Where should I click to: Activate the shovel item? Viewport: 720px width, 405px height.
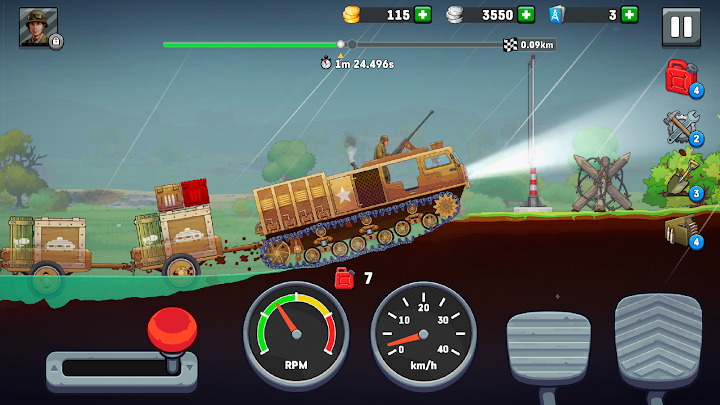click(682, 178)
